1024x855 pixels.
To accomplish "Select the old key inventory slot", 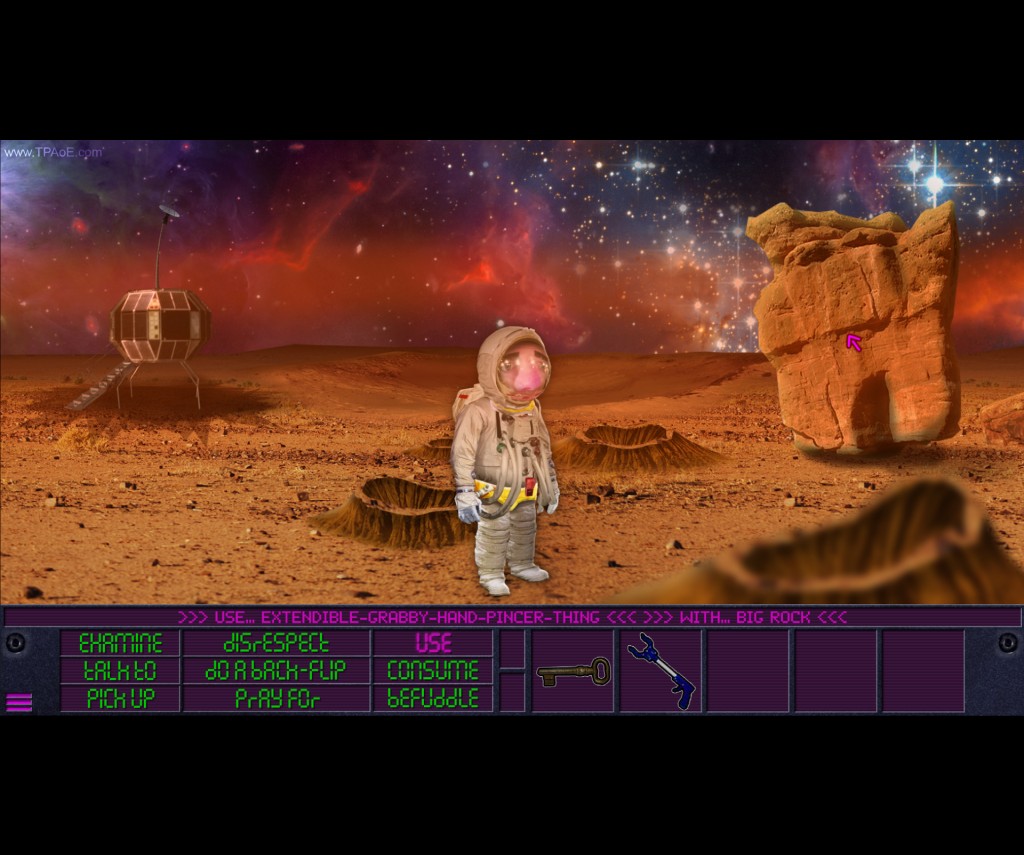I will (x=573, y=671).
